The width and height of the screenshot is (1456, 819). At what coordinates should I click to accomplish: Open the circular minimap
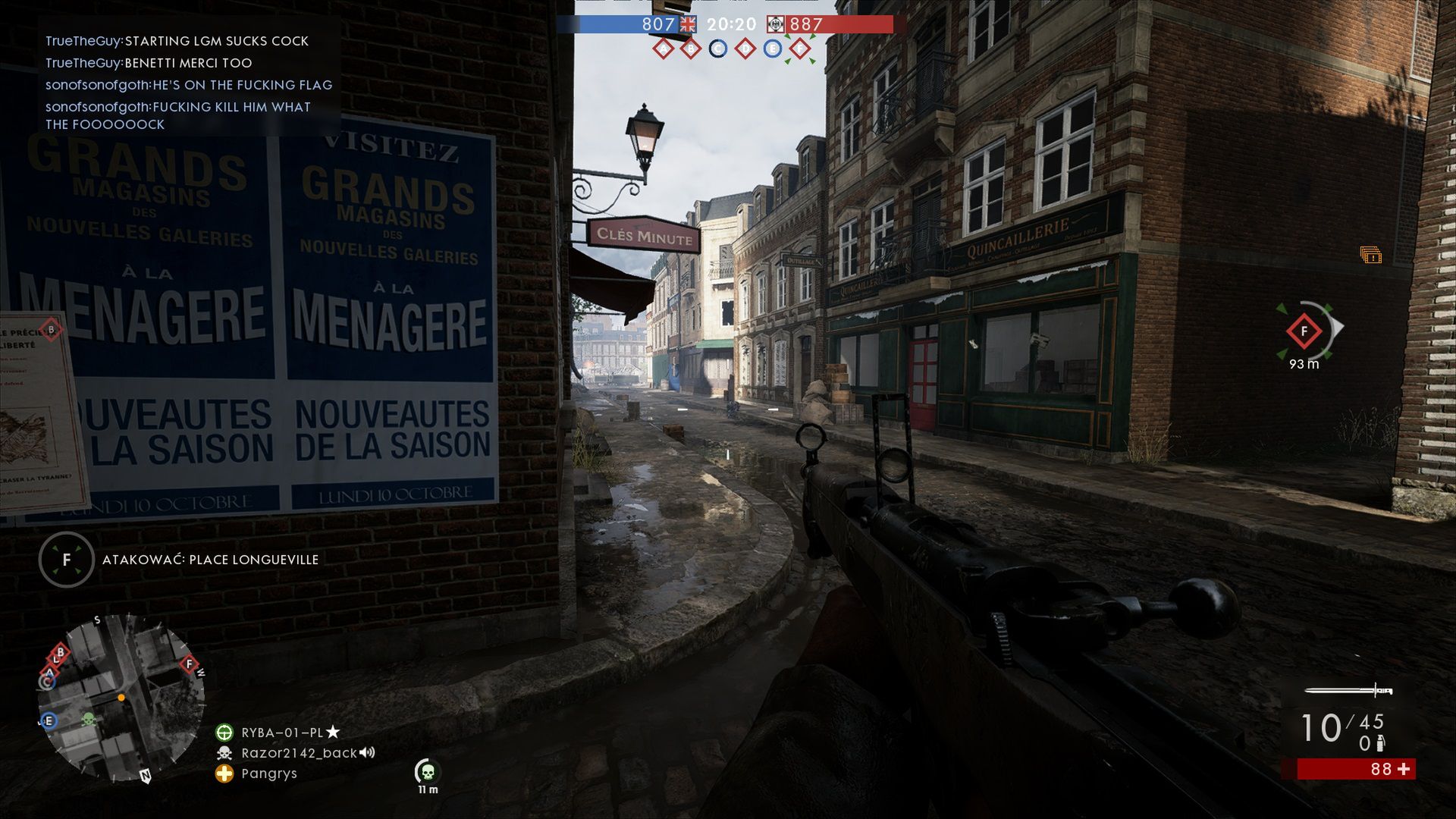121,698
